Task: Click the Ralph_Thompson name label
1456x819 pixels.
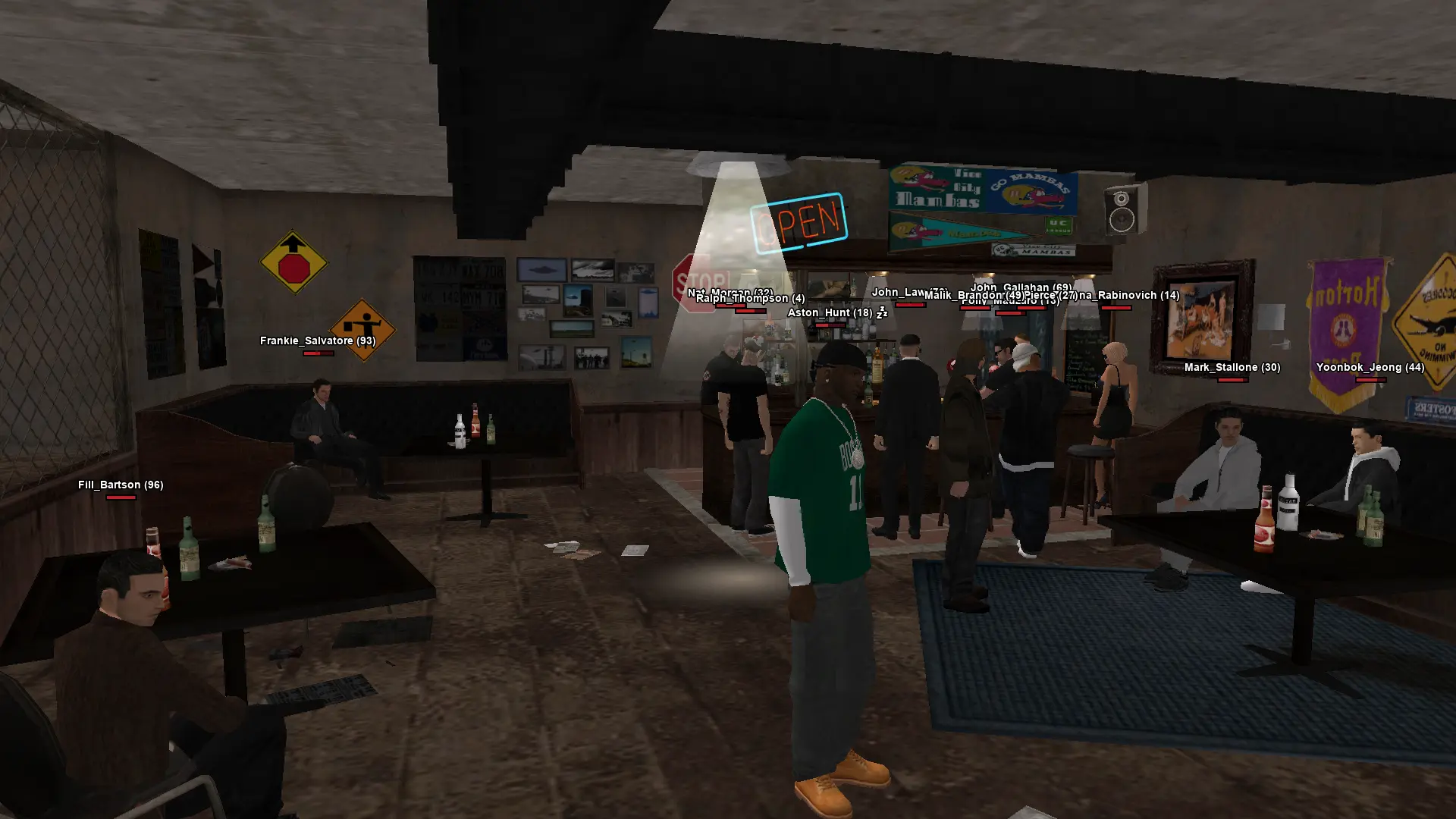Action: pyautogui.click(x=750, y=298)
